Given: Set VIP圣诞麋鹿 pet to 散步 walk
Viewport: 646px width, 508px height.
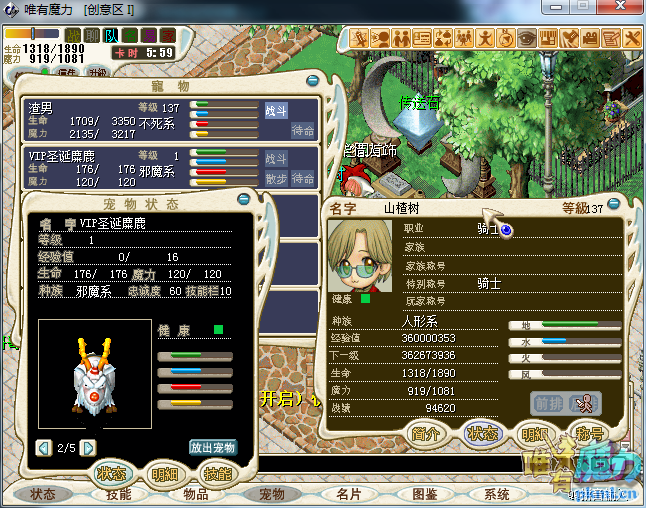Looking at the screenshot, I should coord(276,178).
